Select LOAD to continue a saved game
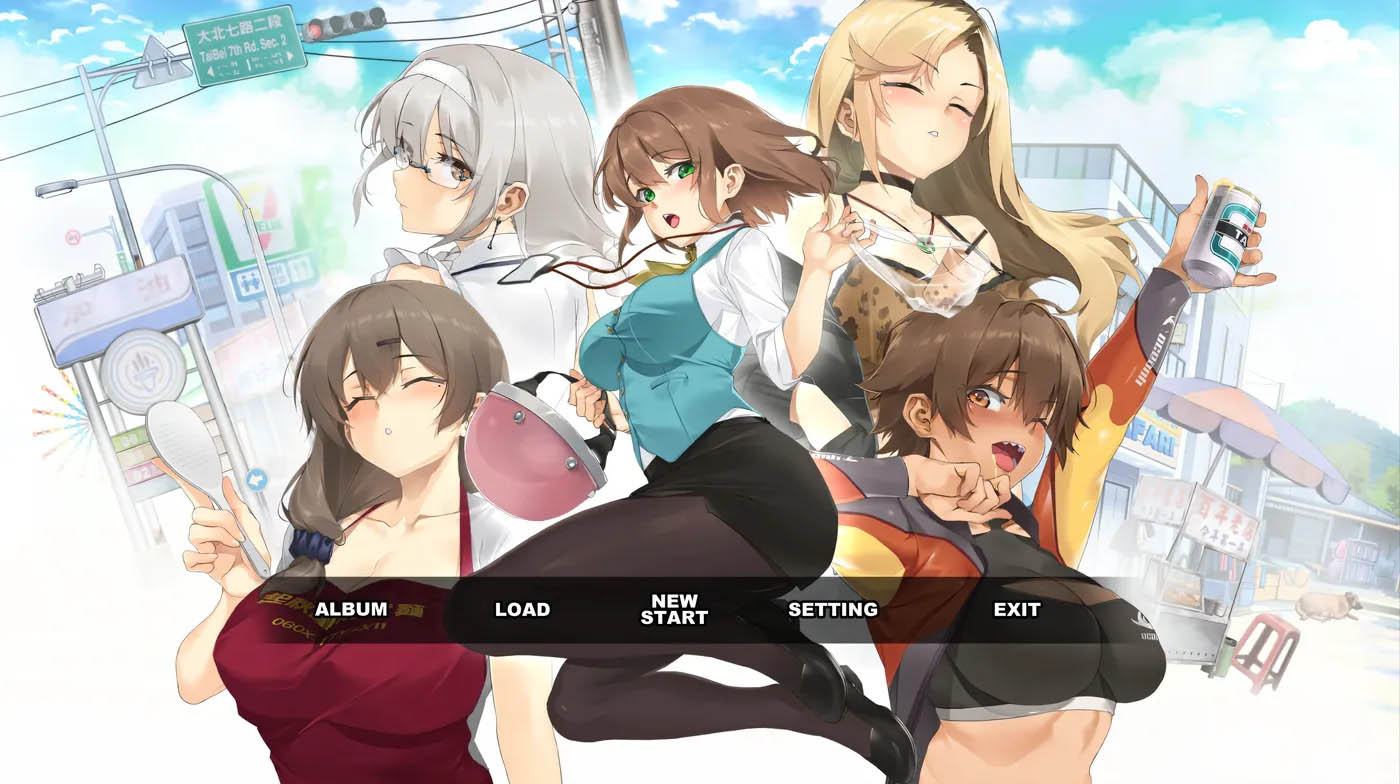 point(522,609)
